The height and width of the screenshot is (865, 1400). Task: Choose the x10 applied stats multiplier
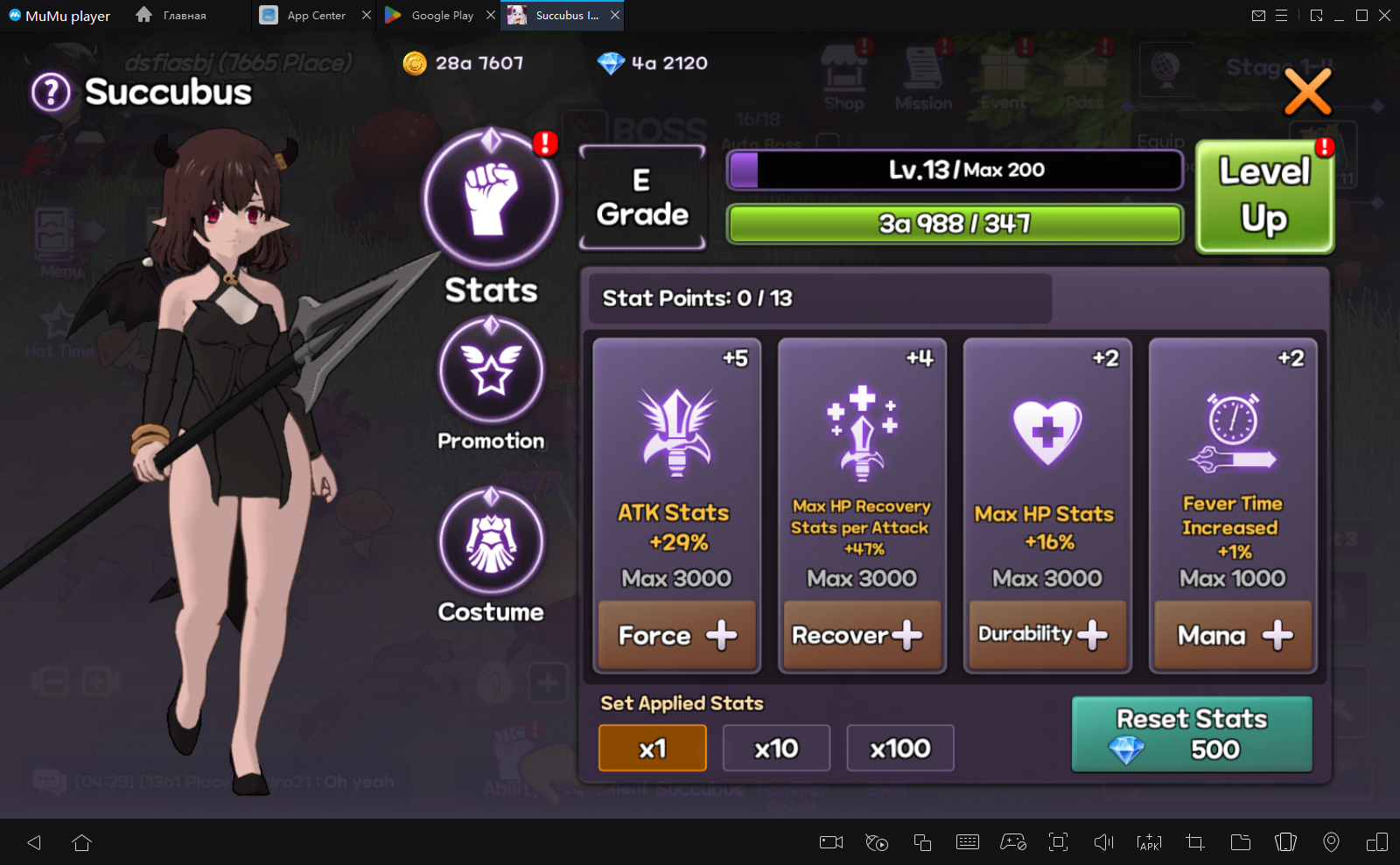(776, 749)
